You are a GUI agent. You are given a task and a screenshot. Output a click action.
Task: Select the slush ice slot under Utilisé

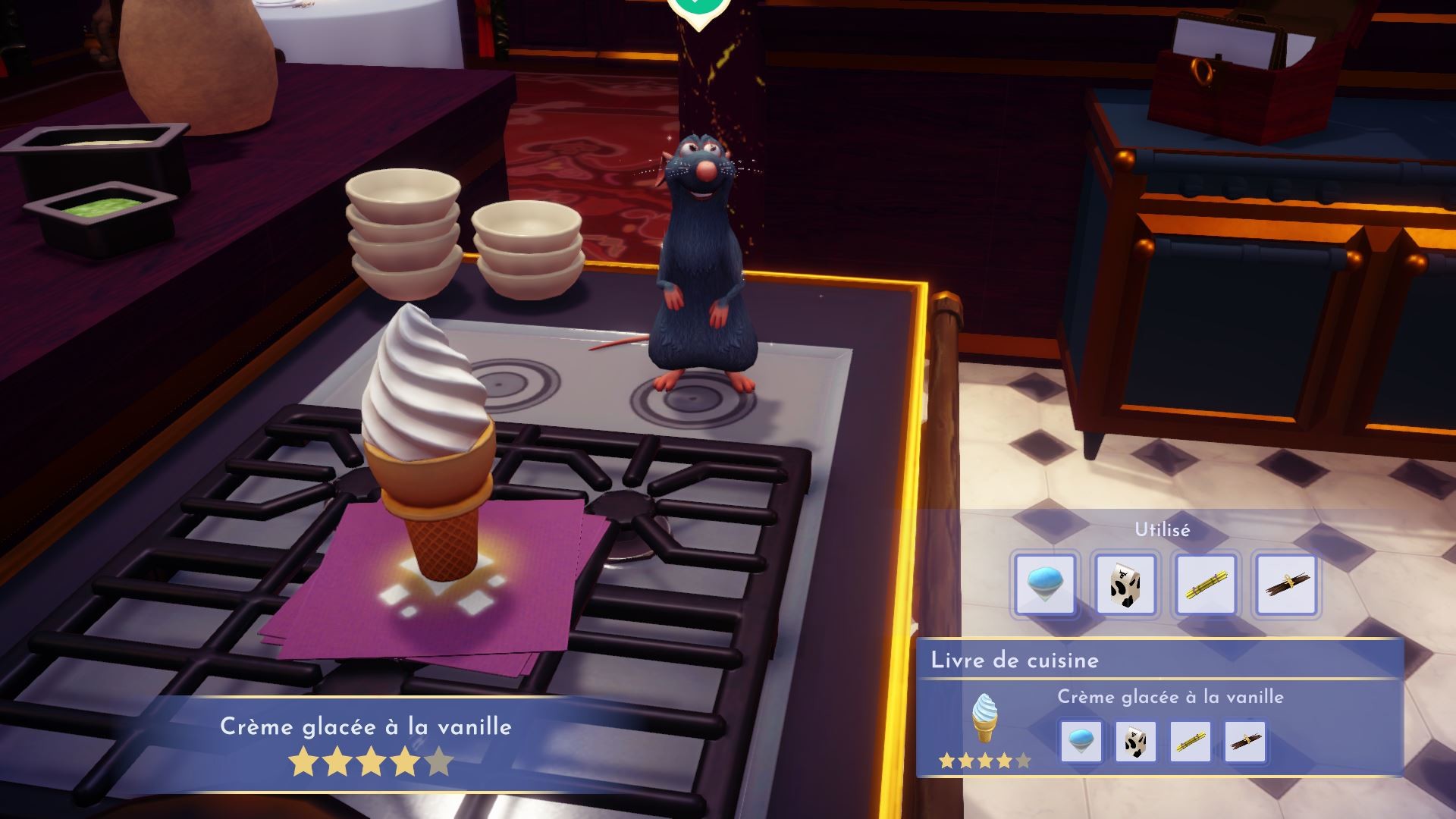(x=1045, y=584)
